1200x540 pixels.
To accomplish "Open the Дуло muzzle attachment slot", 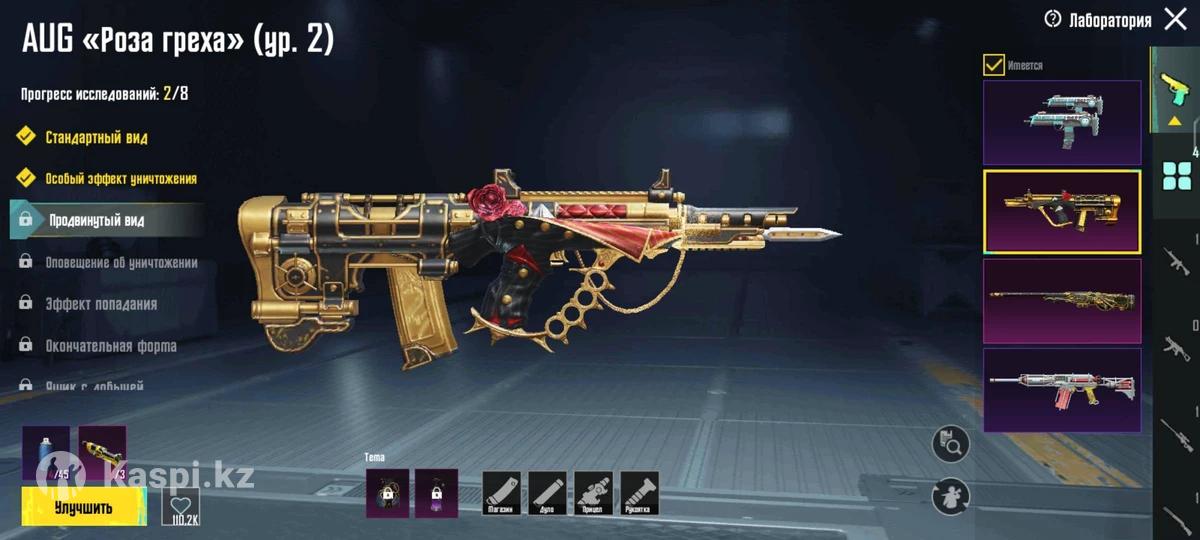I will 548,493.
